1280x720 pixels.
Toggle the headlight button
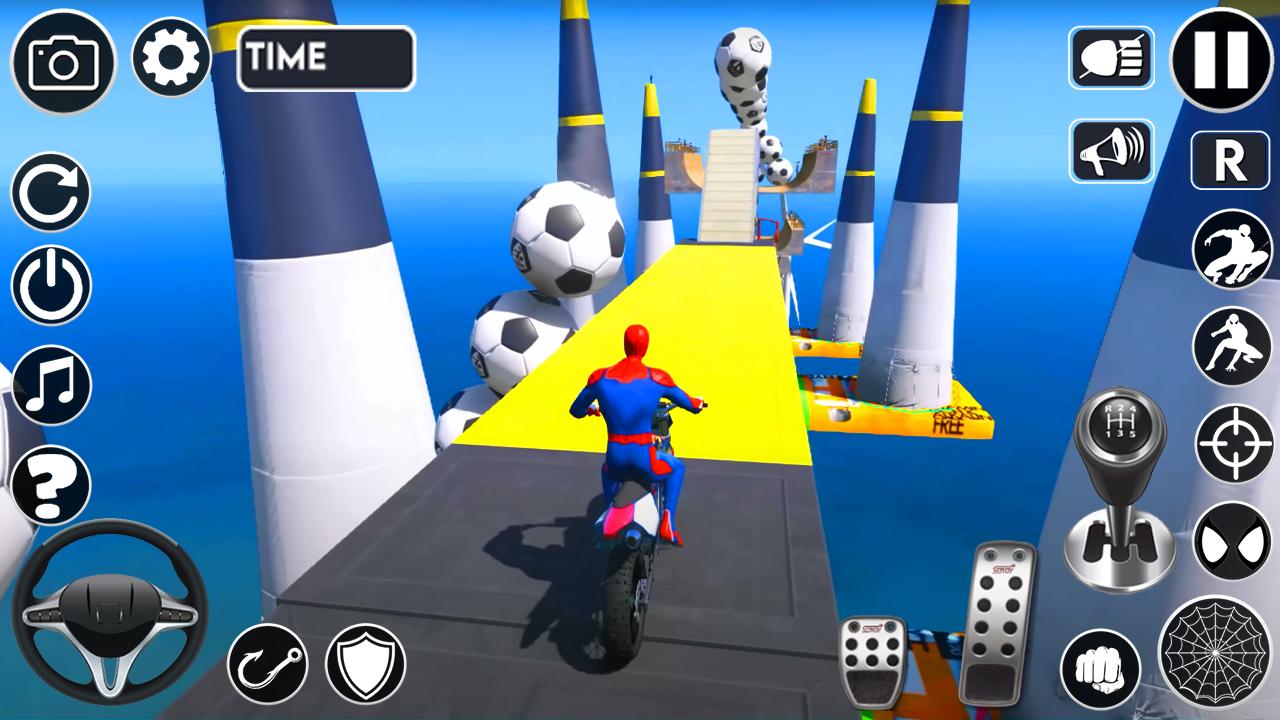coord(1111,57)
